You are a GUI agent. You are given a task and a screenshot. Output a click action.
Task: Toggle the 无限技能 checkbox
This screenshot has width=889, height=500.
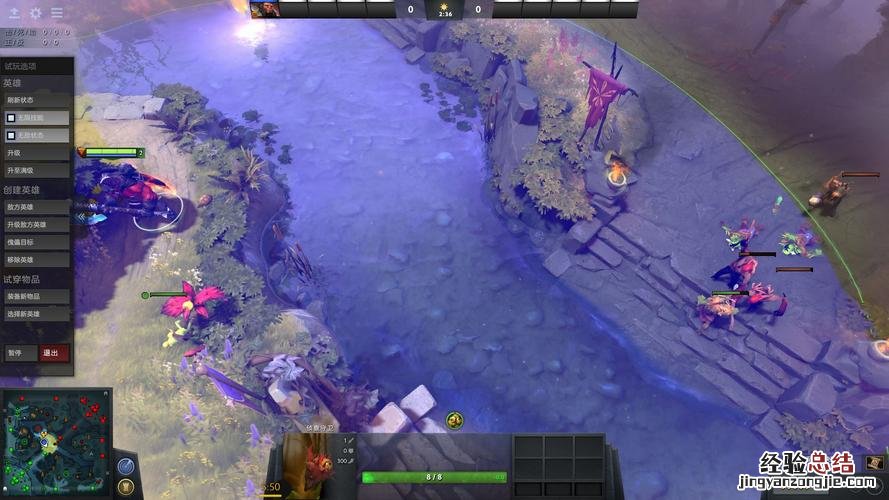coord(12,118)
